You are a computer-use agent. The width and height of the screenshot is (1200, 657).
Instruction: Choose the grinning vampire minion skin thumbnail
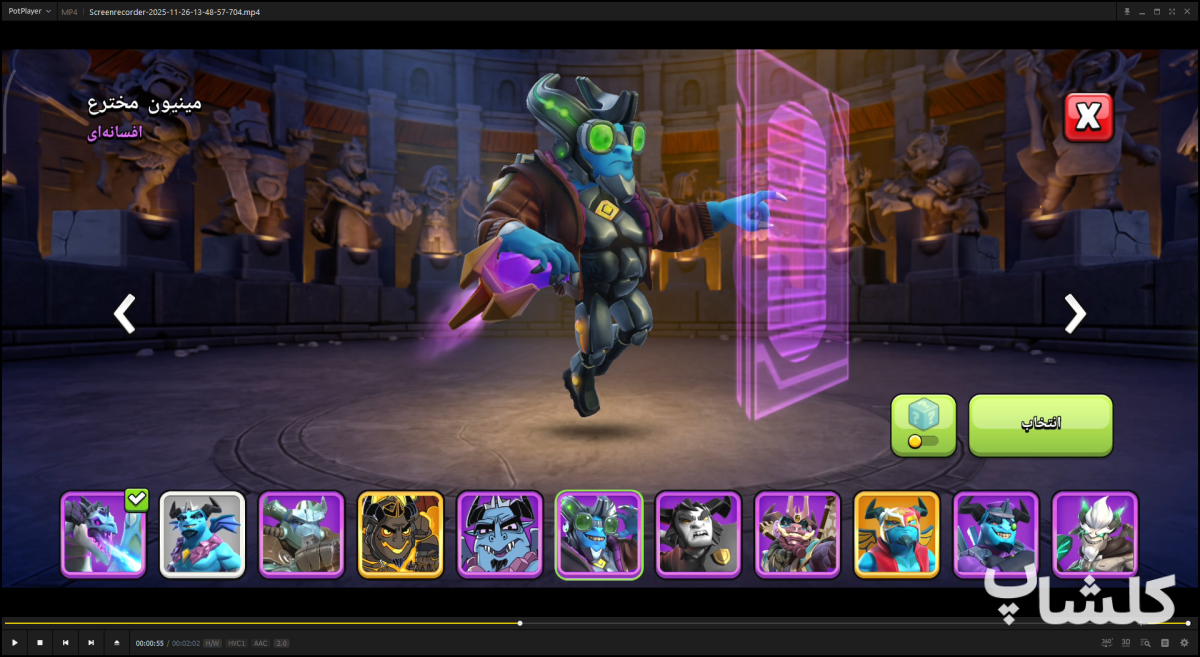click(x=500, y=534)
